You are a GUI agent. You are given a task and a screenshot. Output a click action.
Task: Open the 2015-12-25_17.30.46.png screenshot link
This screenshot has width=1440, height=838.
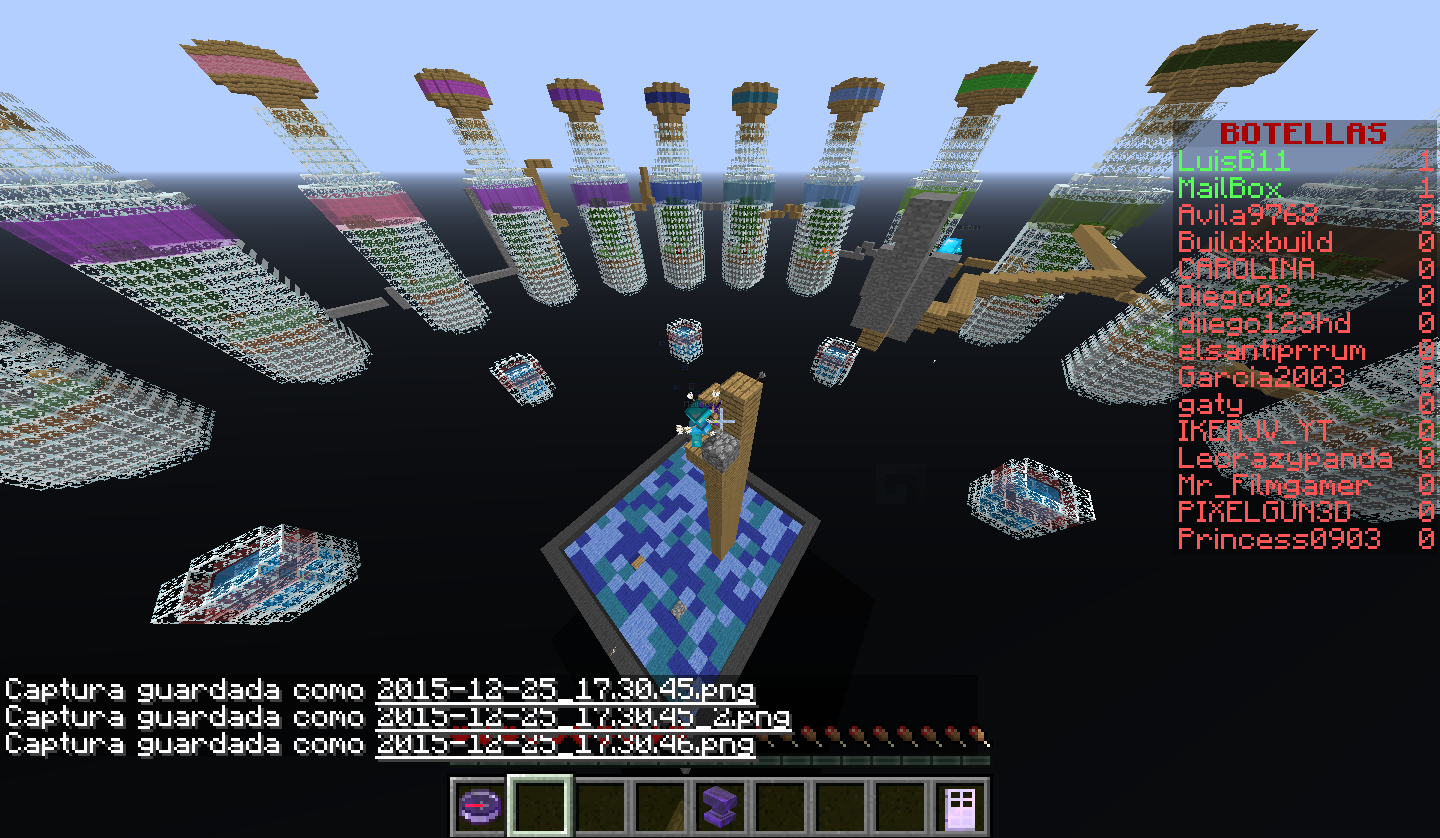pyautogui.click(x=565, y=744)
